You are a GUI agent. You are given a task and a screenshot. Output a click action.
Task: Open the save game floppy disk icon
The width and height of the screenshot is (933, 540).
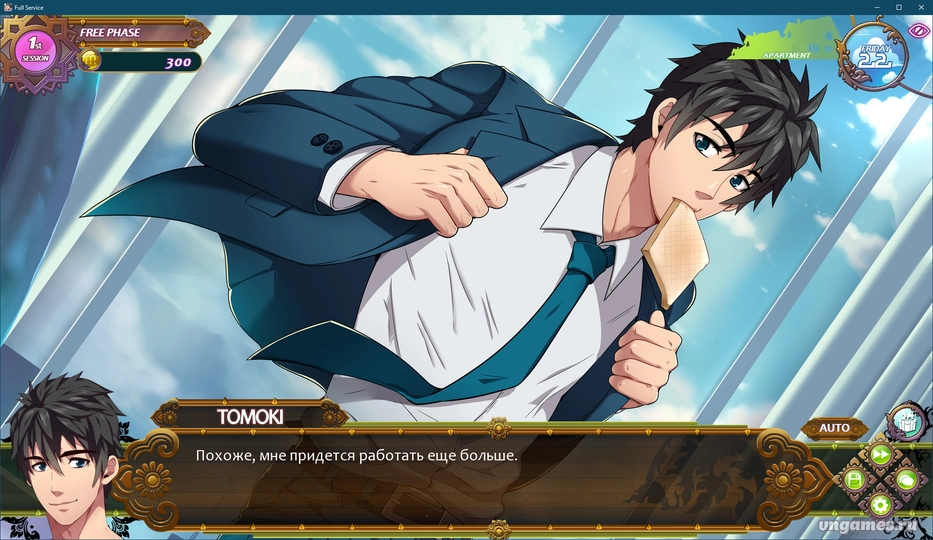click(x=854, y=480)
